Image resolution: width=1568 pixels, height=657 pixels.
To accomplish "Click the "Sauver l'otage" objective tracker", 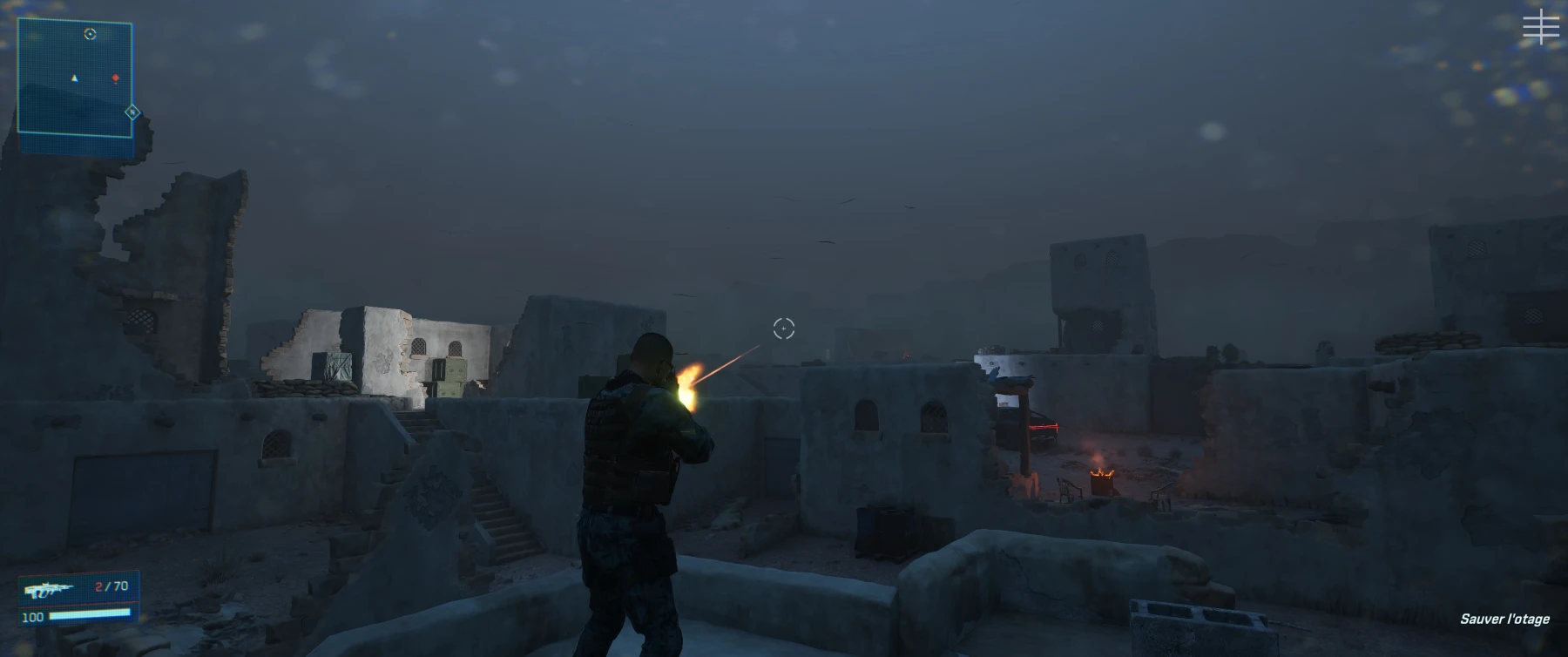I will (1504, 619).
